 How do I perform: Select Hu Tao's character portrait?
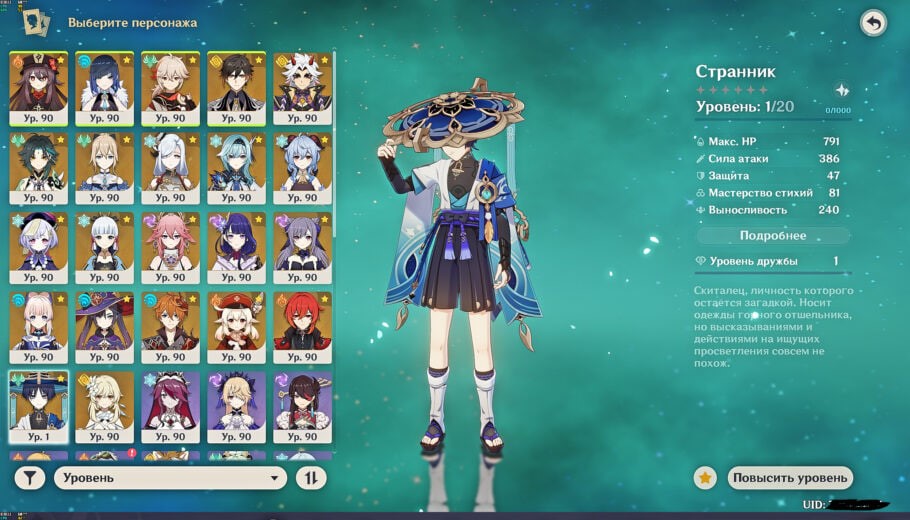coord(38,84)
